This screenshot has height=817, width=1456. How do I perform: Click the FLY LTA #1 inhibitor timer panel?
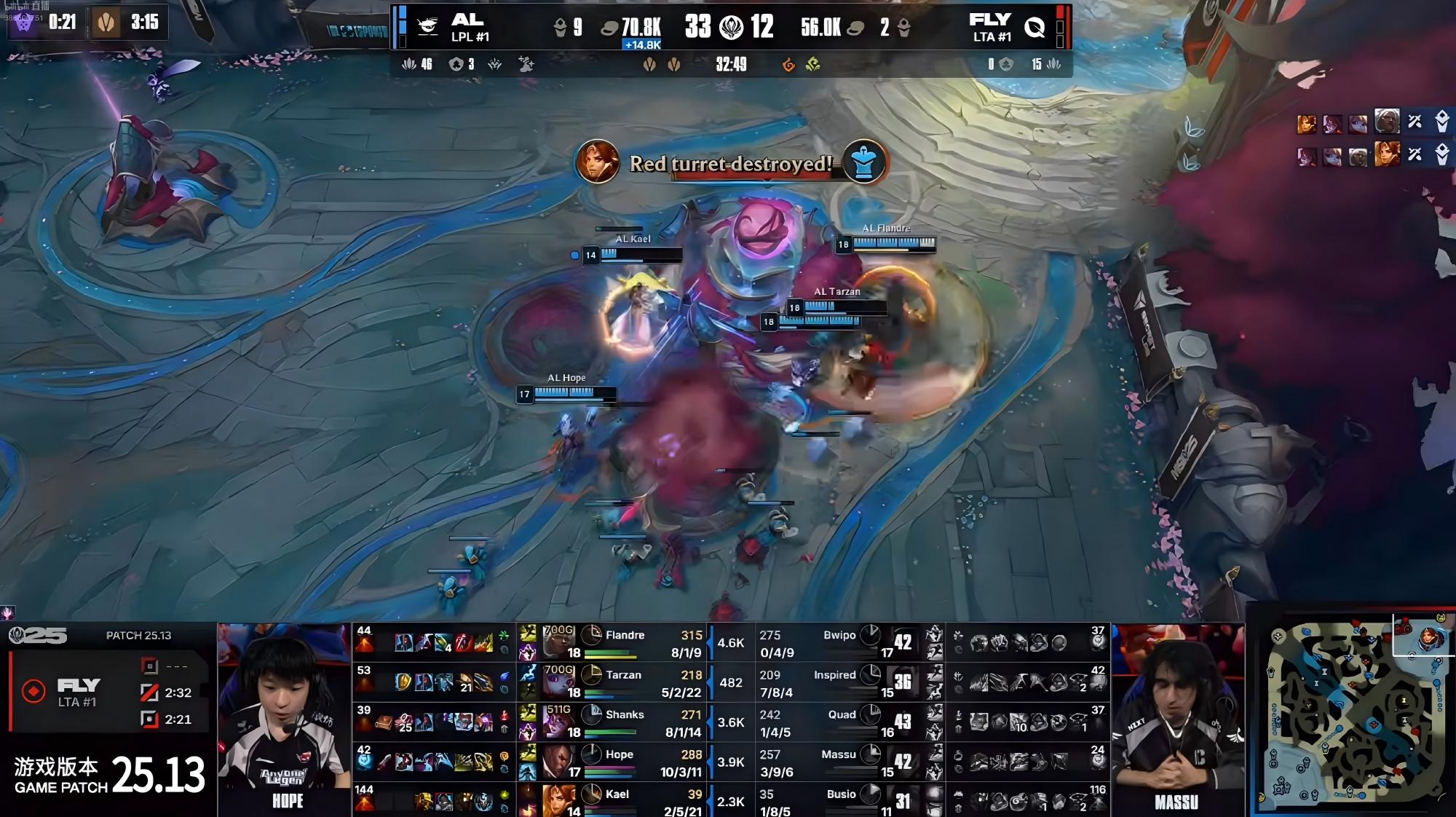[x=109, y=692]
